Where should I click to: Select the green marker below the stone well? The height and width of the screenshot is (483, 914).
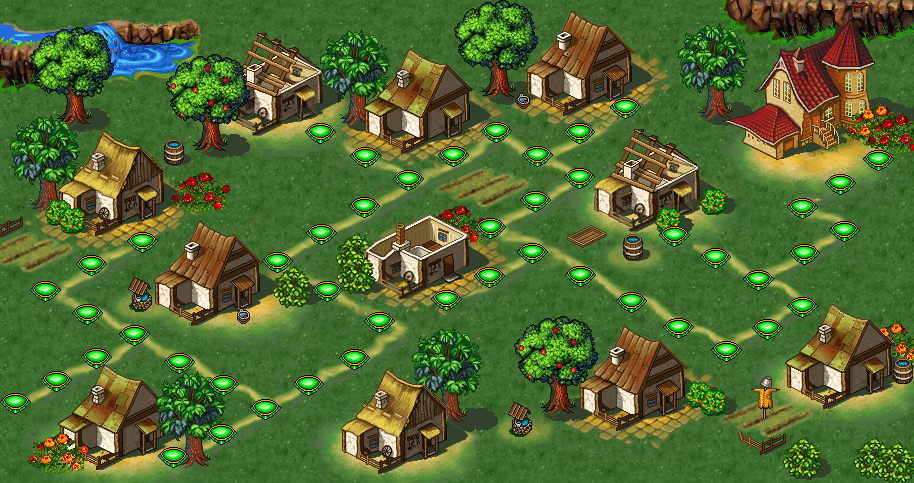tap(133, 333)
